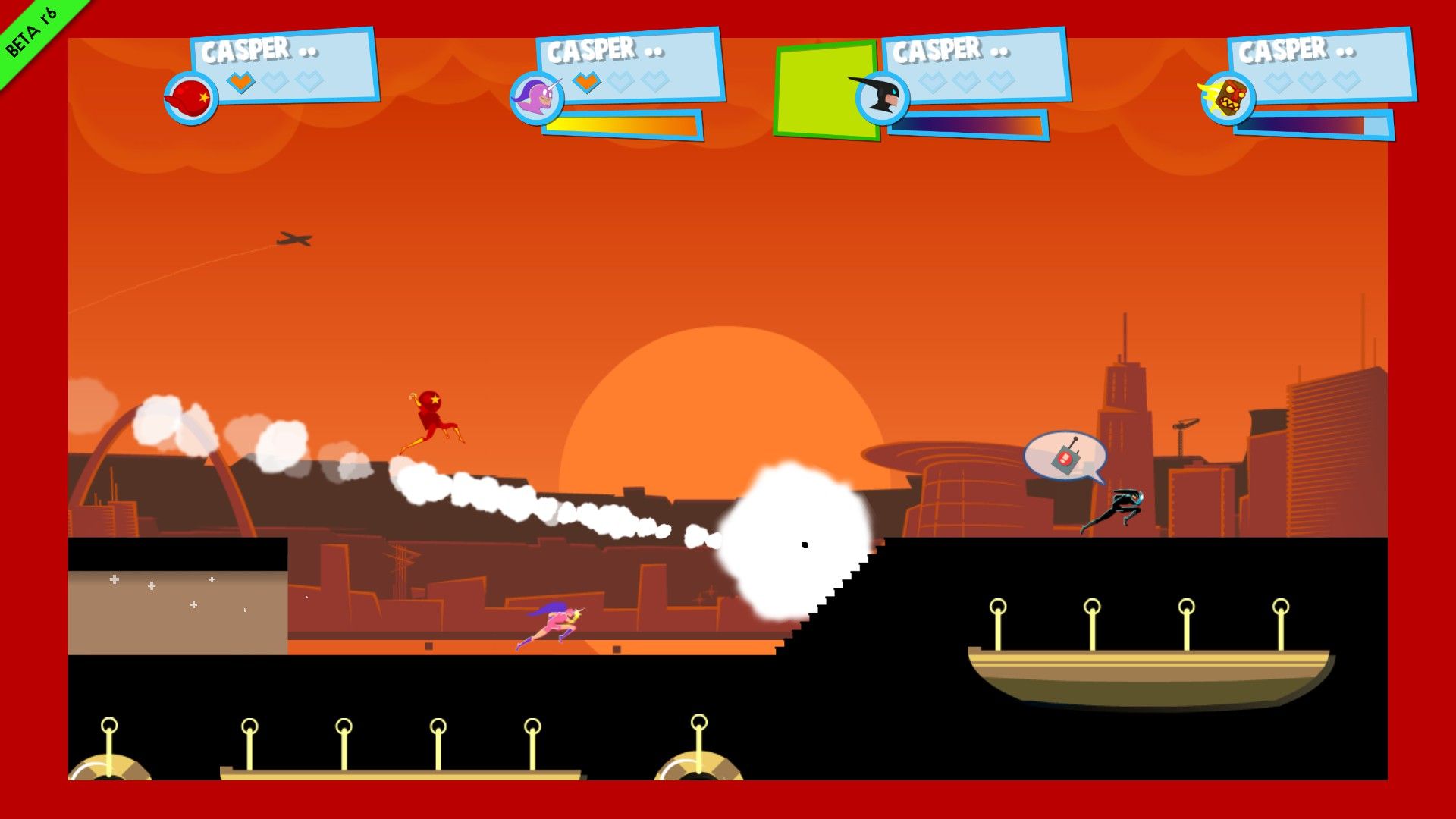Click the yellow boost meter under the unicorn portrait
This screenshot has width=1456, height=819.
618,122
